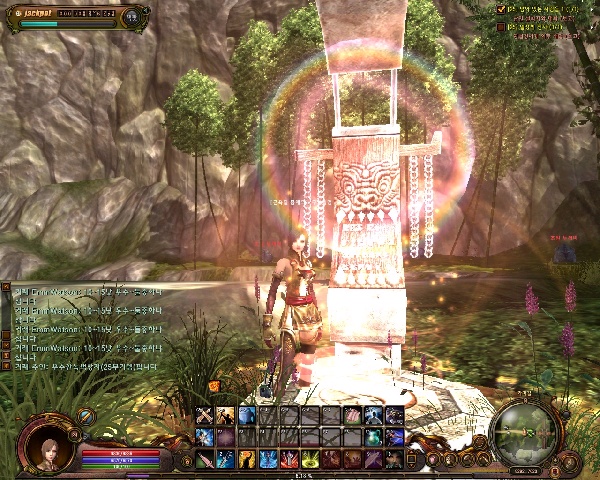The width and height of the screenshot is (600, 480).
Task: Click the female character portrait
Action: tap(46, 444)
